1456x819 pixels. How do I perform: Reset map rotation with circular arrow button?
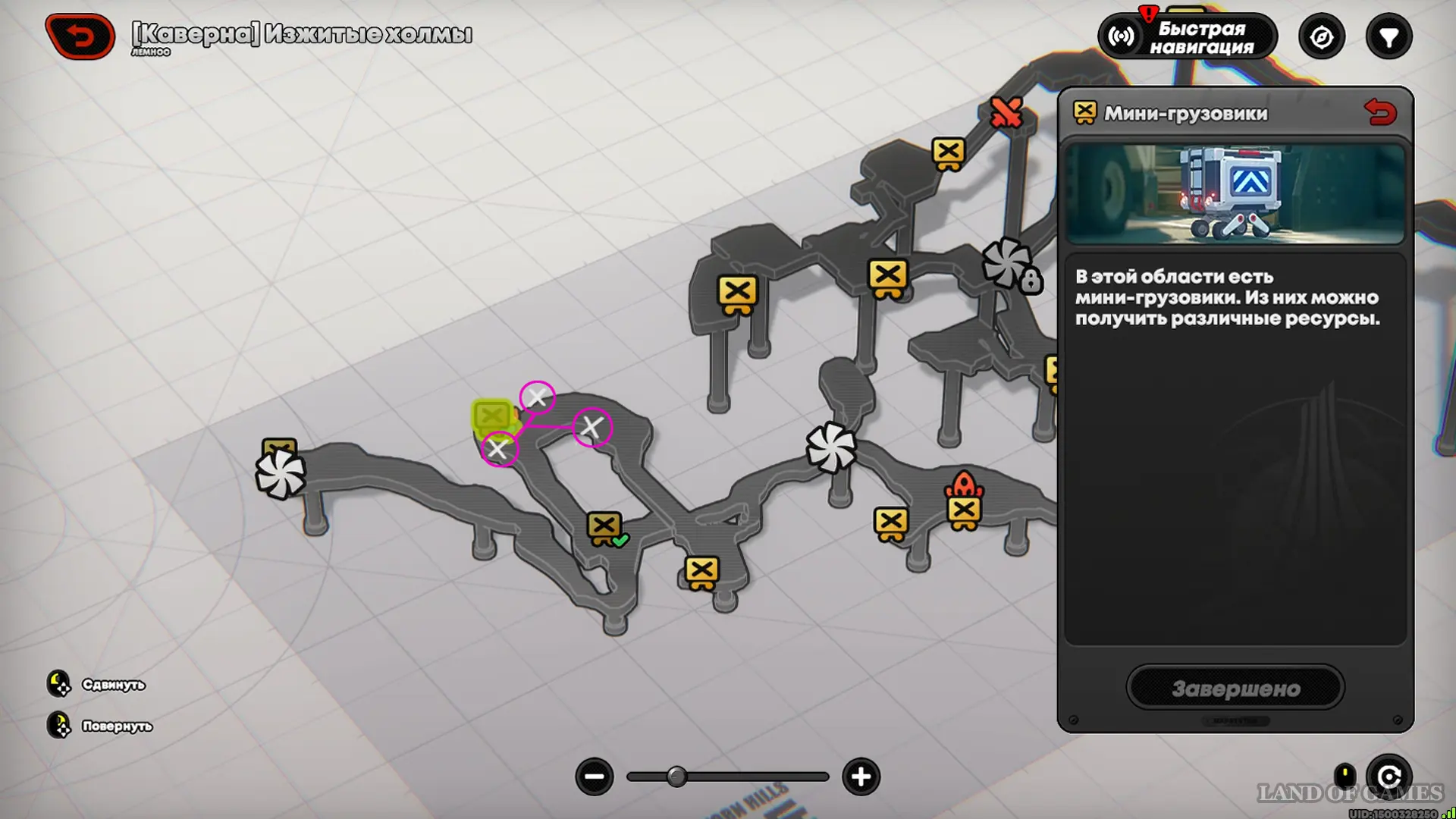coord(1389,777)
